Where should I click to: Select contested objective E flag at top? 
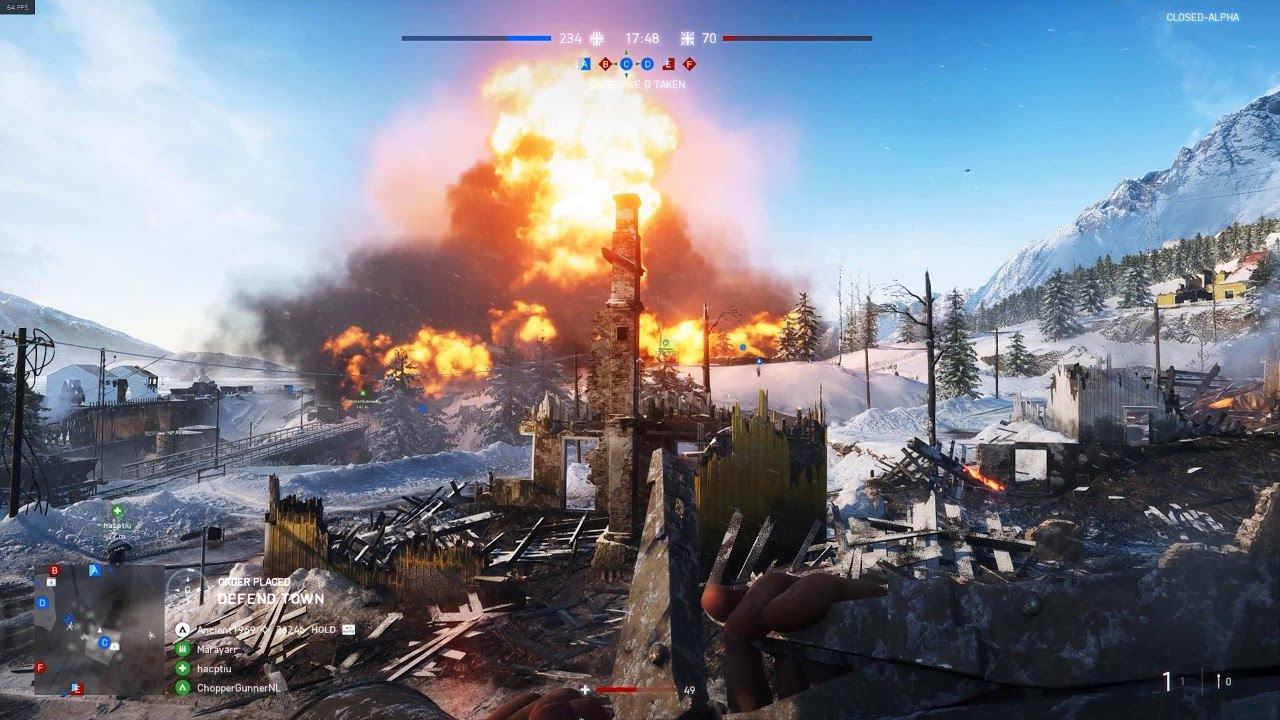[x=668, y=64]
